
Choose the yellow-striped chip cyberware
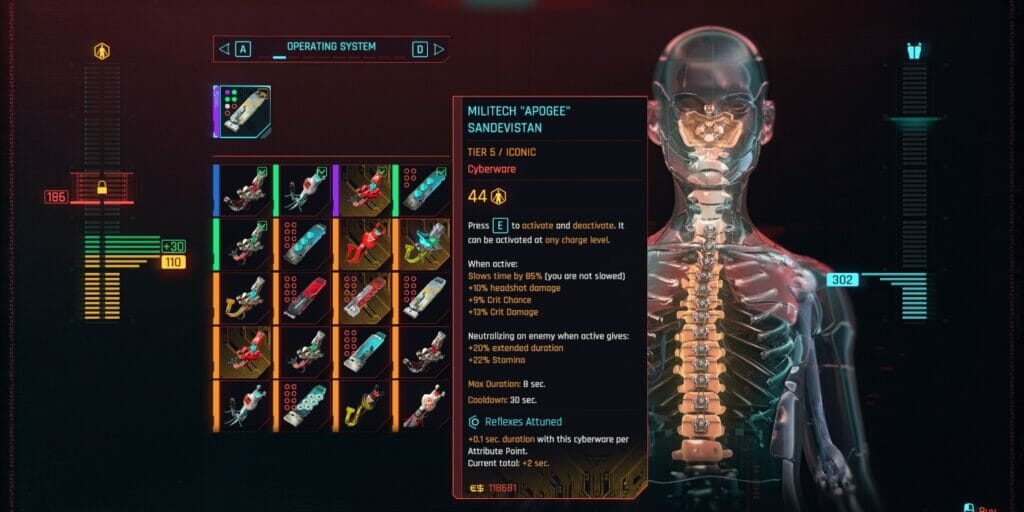tap(422, 296)
